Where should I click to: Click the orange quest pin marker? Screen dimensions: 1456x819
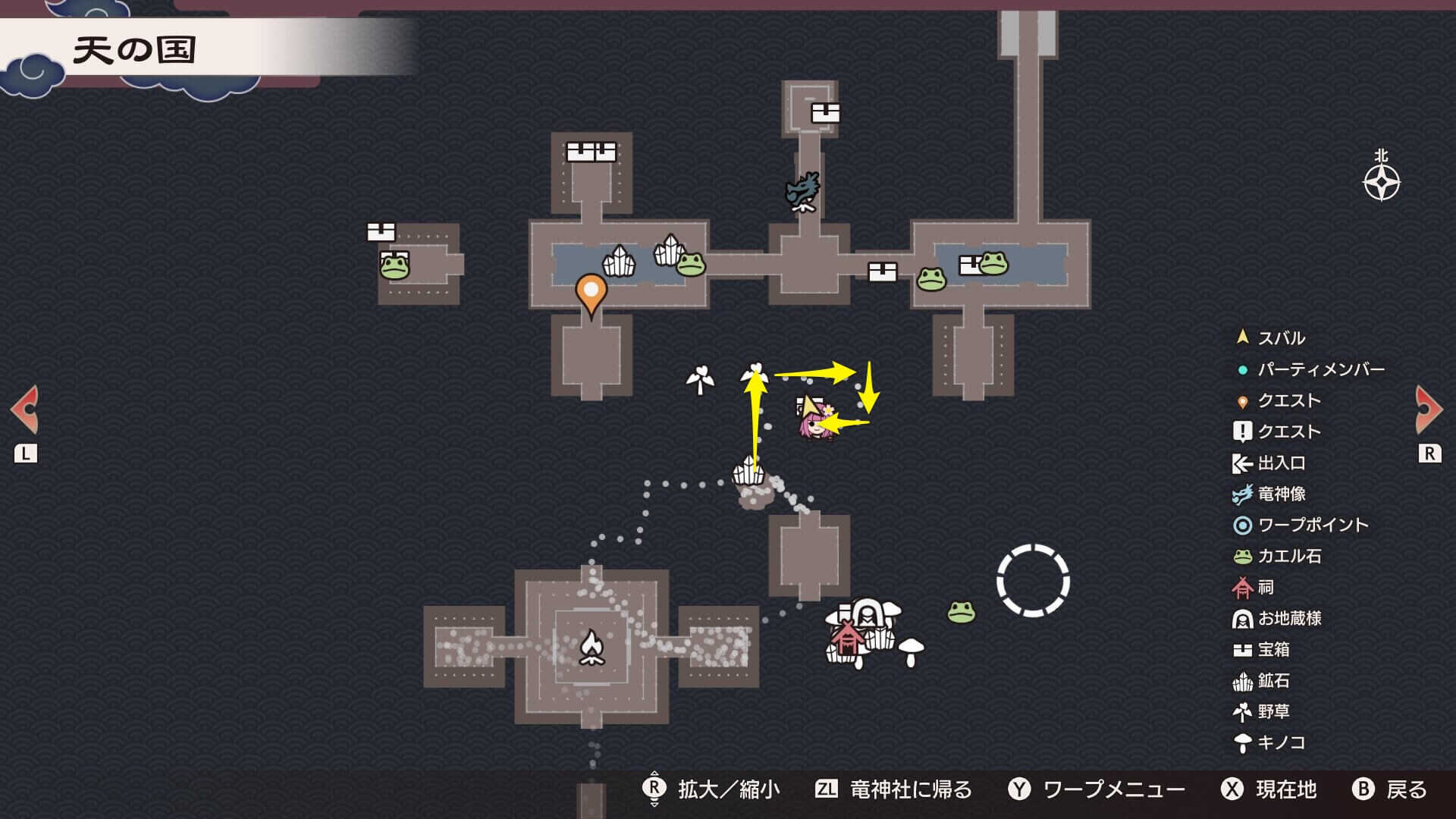click(591, 292)
